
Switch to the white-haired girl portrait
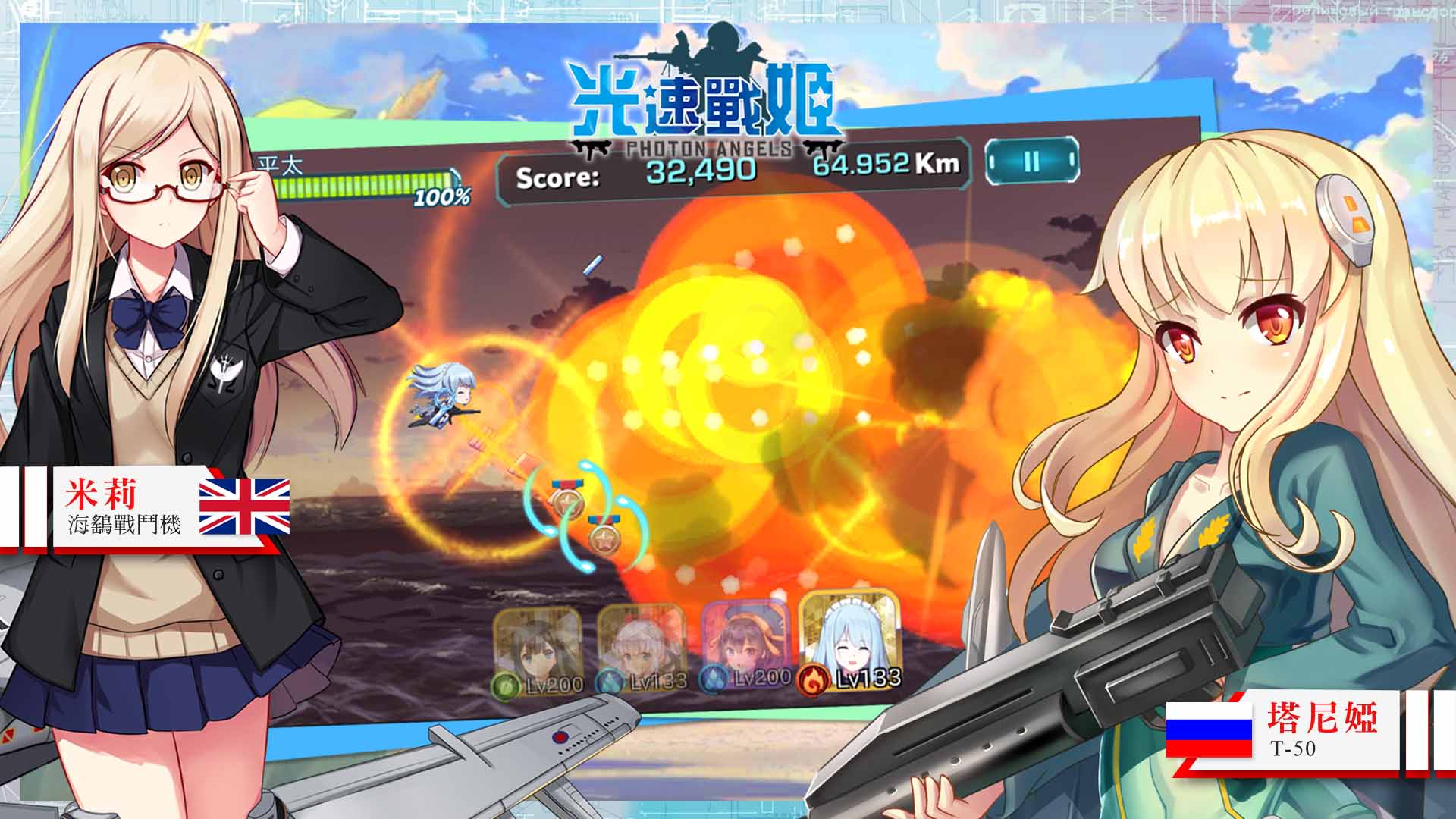642,646
